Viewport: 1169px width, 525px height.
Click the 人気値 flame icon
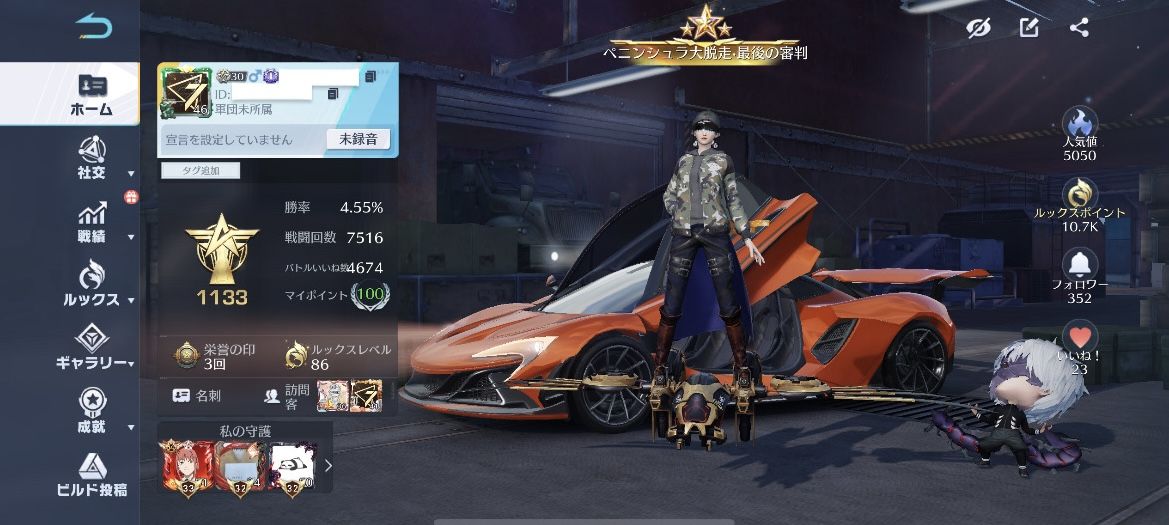1079,124
